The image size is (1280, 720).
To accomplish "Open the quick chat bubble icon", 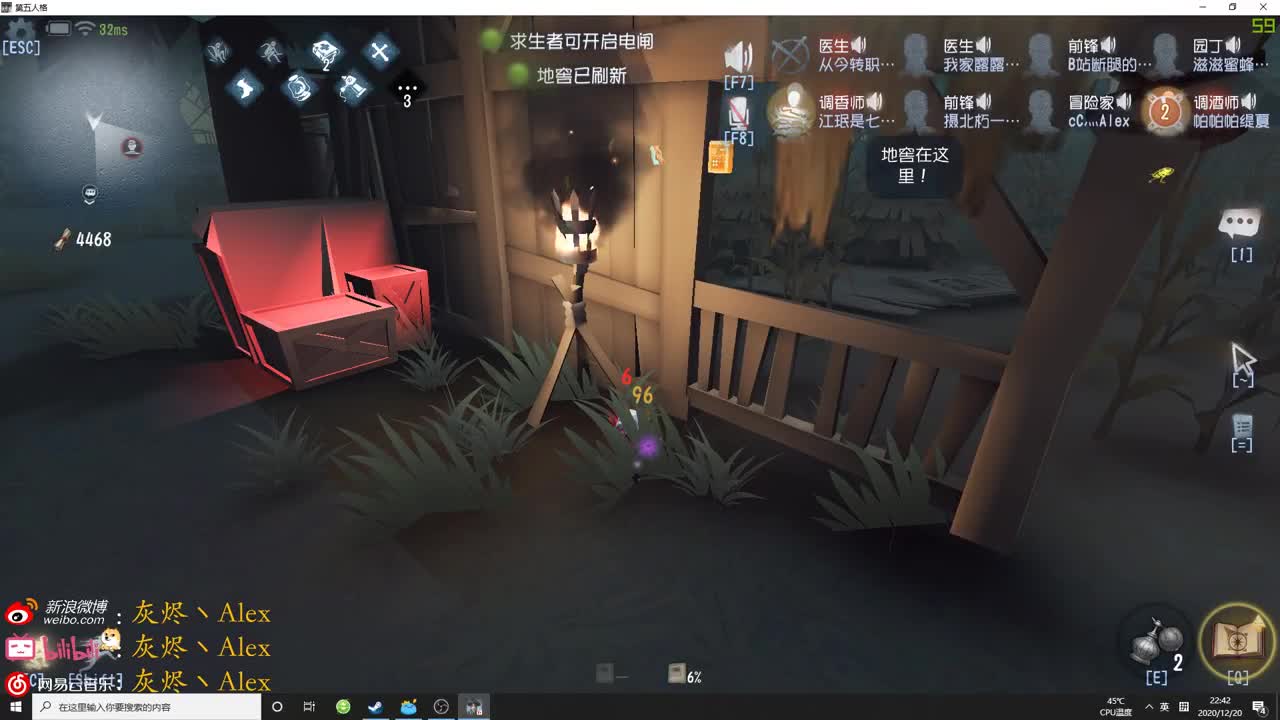I will (x=1240, y=222).
